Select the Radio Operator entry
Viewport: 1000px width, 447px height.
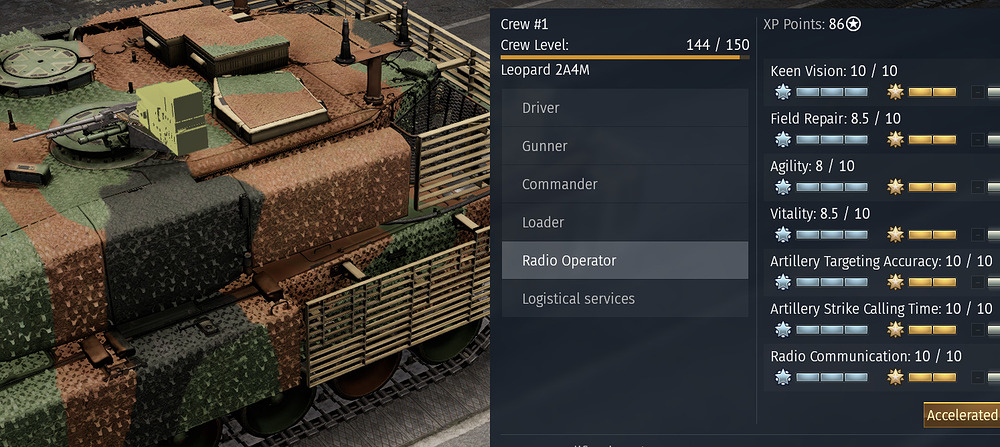(x=624, y=260)
